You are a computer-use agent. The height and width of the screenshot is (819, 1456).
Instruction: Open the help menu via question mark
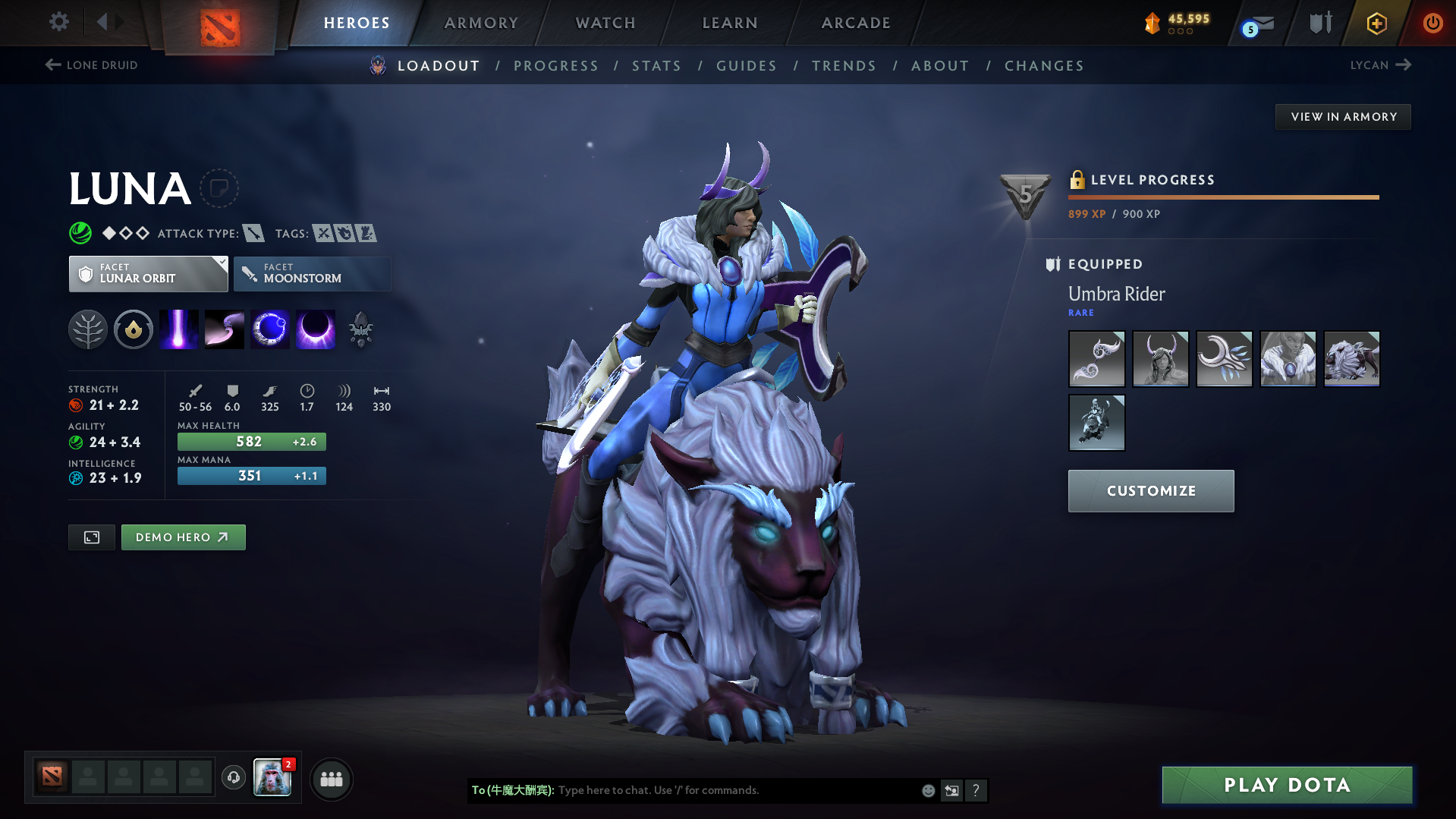pos(976,790)
